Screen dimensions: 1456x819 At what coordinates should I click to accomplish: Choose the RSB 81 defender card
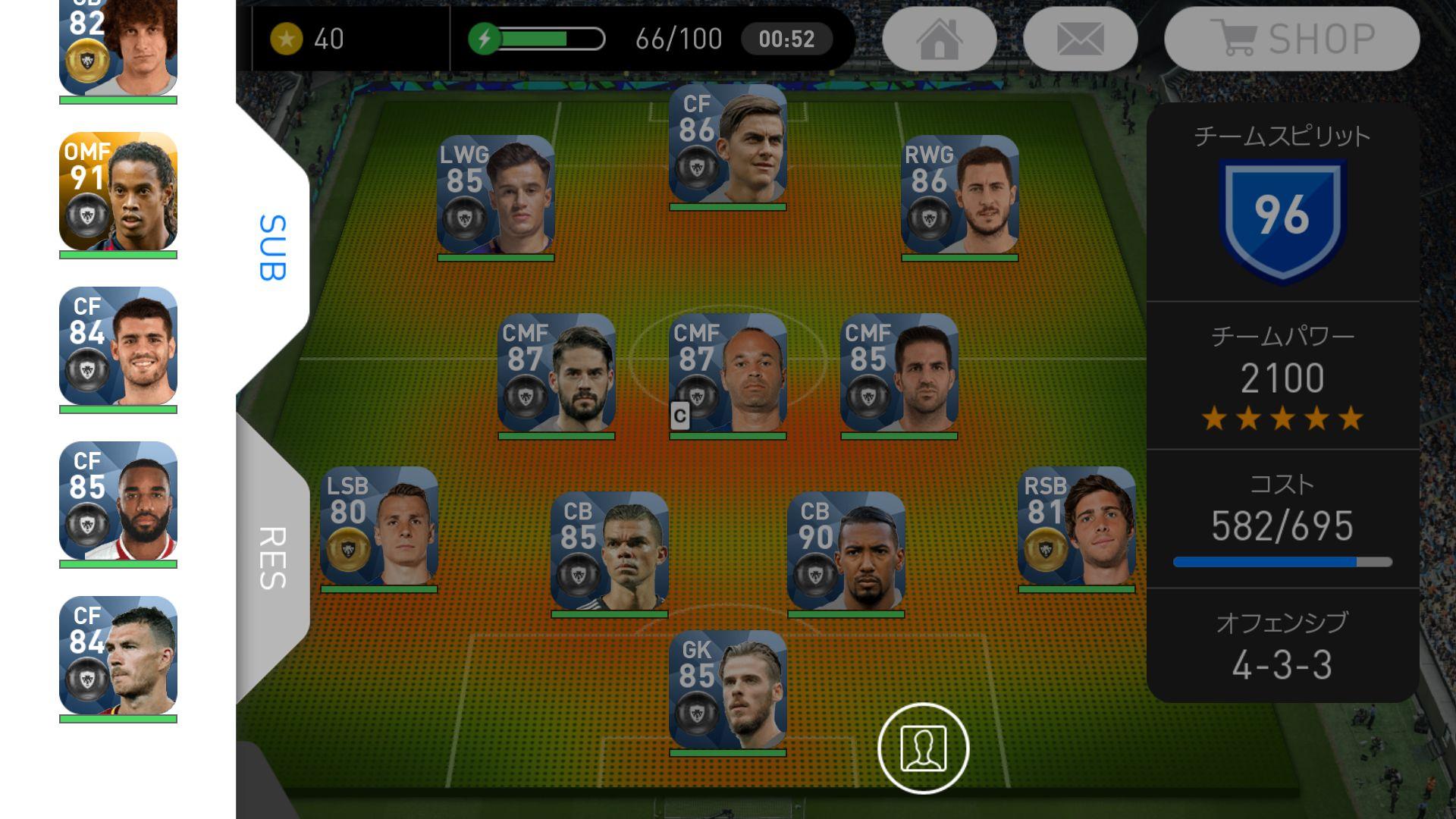[x=1077, y=526]
